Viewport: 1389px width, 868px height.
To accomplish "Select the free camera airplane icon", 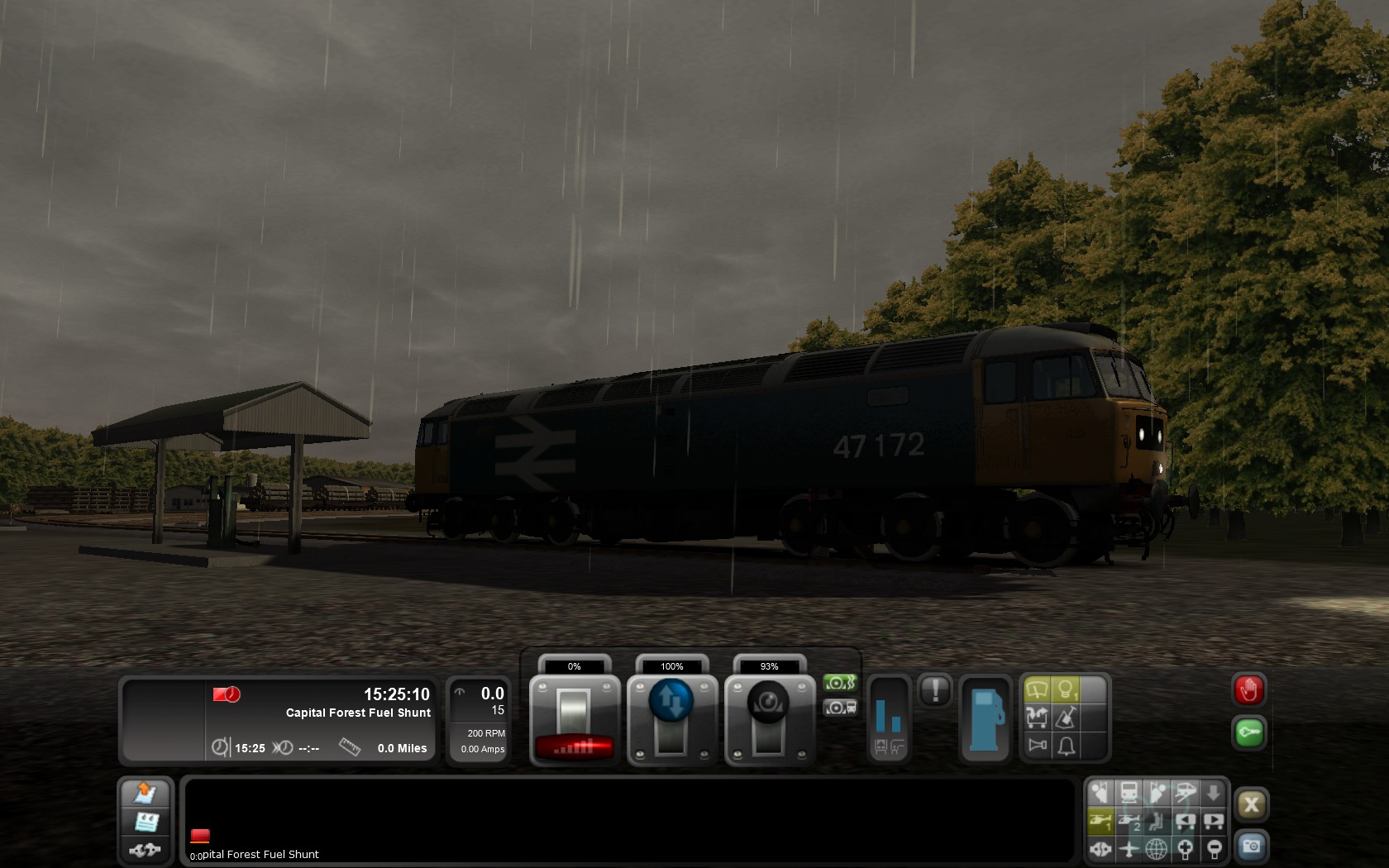I will point(1129,848).
